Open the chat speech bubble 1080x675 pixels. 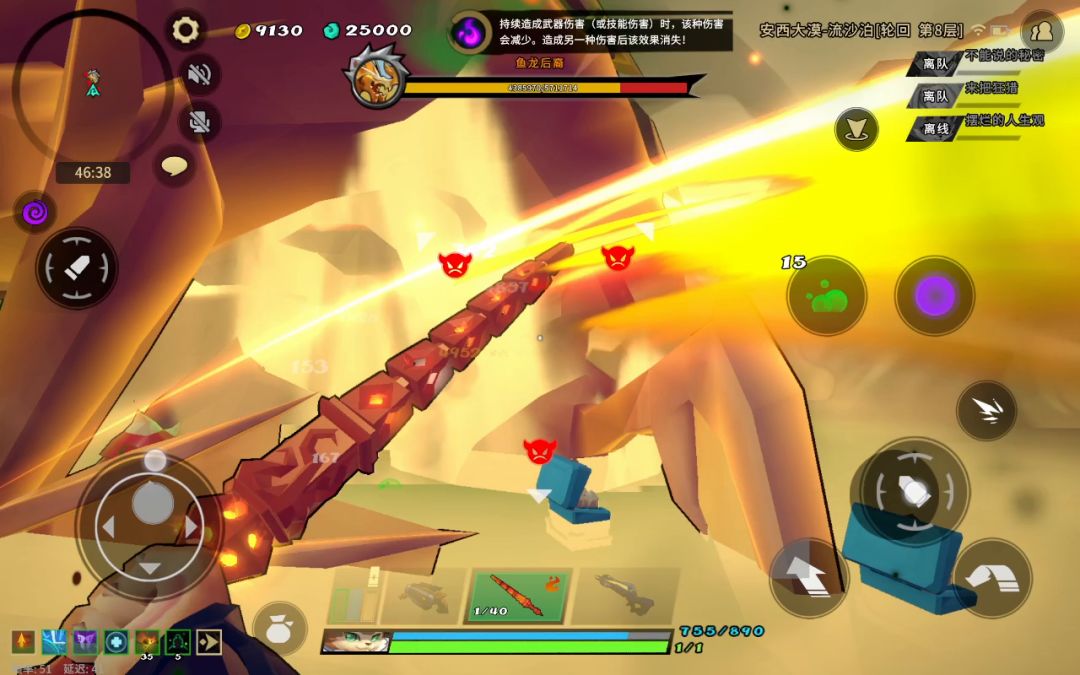[175, 166]
